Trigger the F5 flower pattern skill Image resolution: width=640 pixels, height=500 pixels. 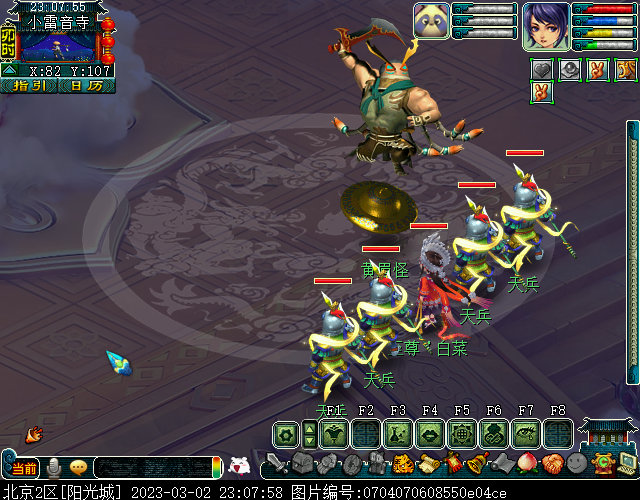tap(462, 433)
